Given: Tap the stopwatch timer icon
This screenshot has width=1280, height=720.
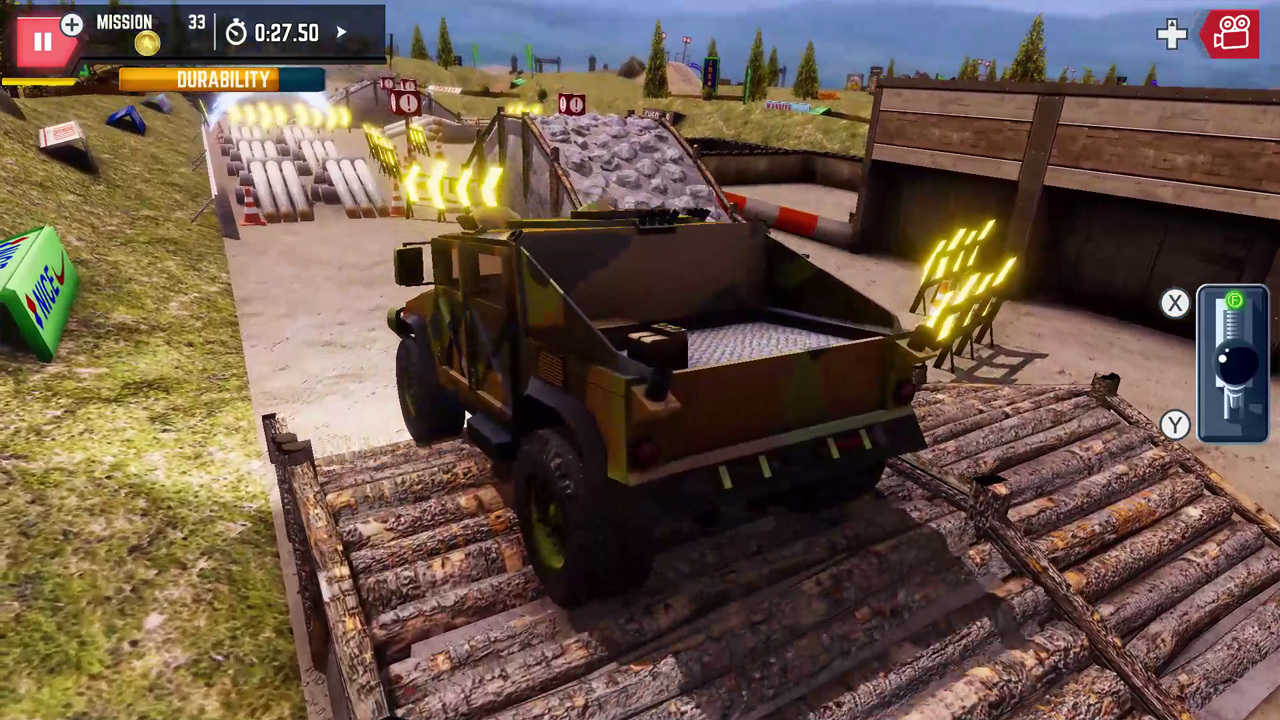Looking at the screenshot, I should 237,33.
